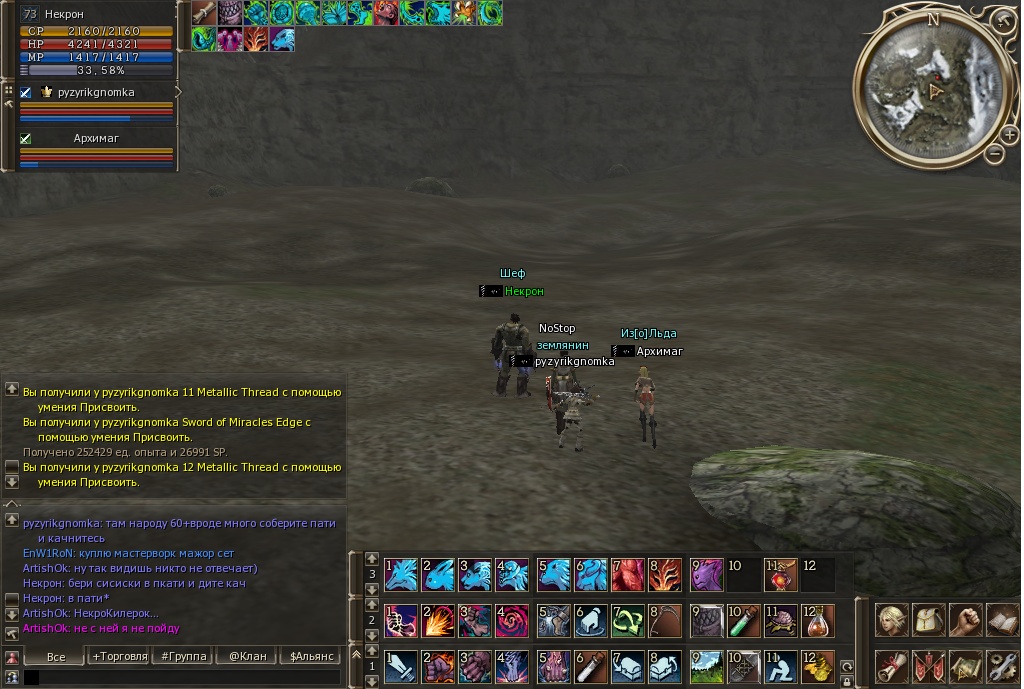Select party member Архимаг
Image resolution: width=1024 pixels, height=689 pixels.
click(97, 139)
